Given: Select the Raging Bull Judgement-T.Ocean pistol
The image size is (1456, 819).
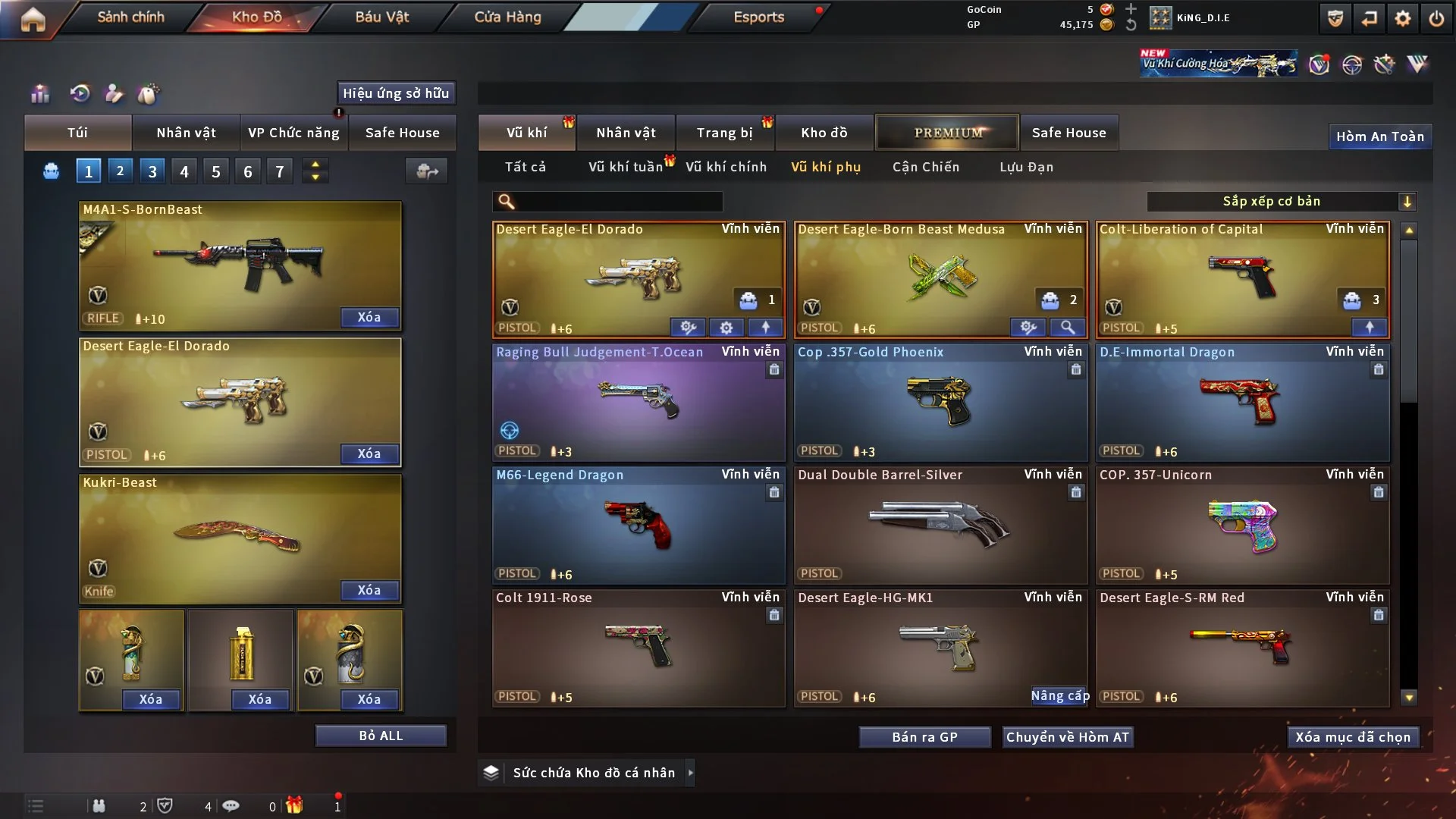Looking at the screenshot, I should (639, 402).
